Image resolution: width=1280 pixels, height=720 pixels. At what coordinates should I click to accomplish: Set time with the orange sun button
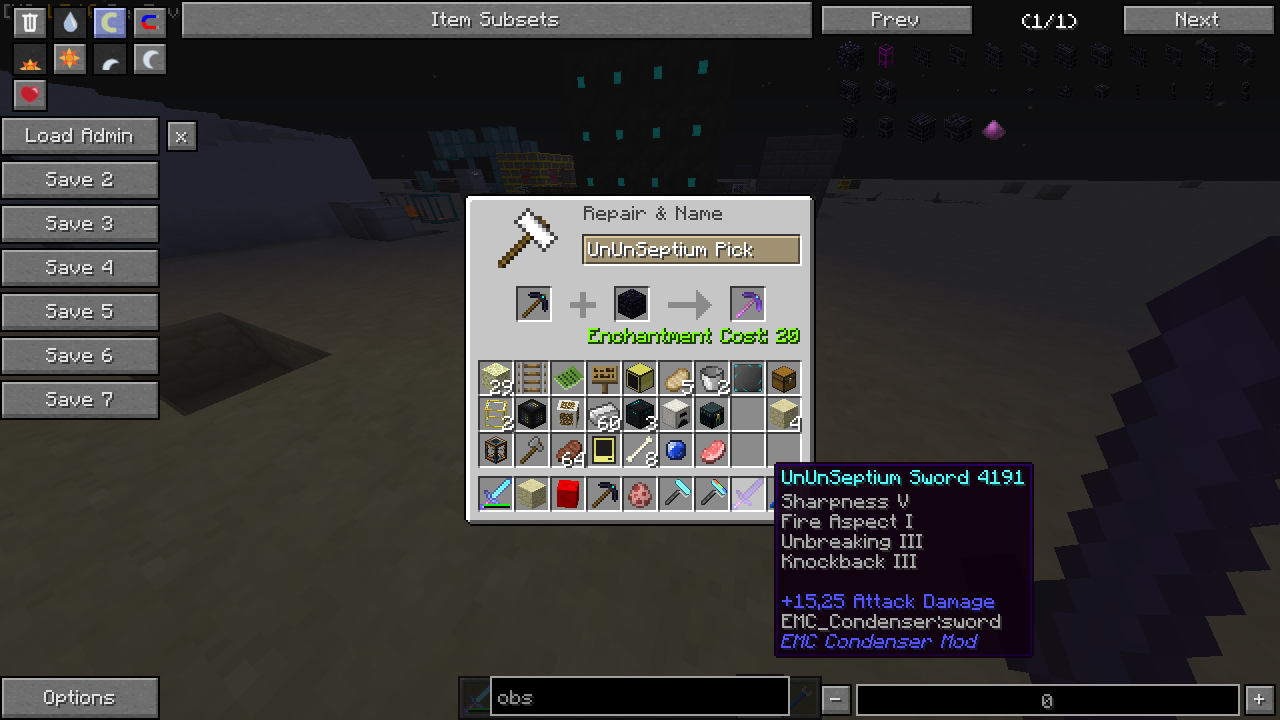[70, 59]
